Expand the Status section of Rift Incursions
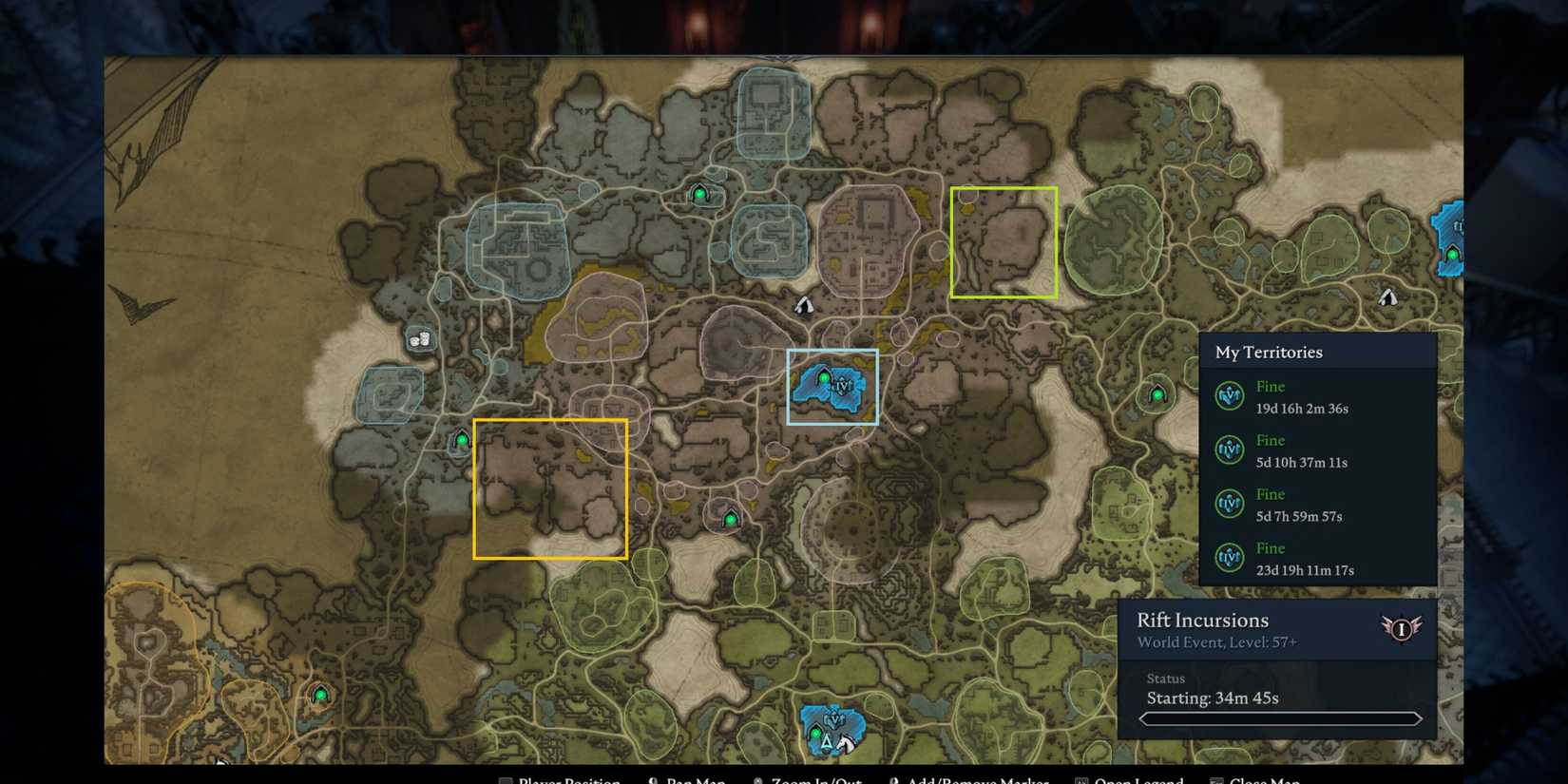Image resolution: width=1568 pixels, height=784 pixels. click(1165, 679)
